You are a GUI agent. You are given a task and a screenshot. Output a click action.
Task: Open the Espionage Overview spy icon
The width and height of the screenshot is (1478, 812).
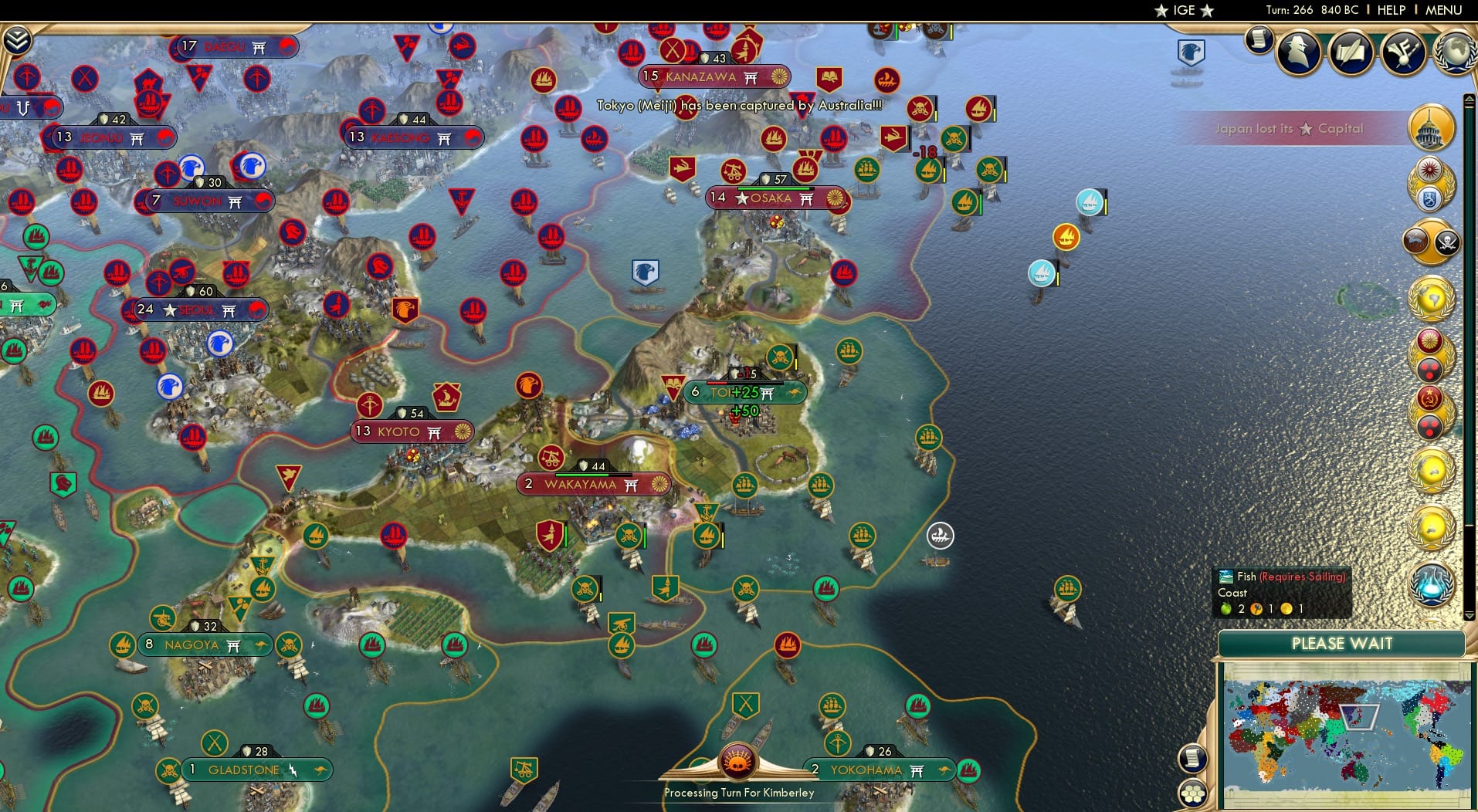pos(1299,51)
